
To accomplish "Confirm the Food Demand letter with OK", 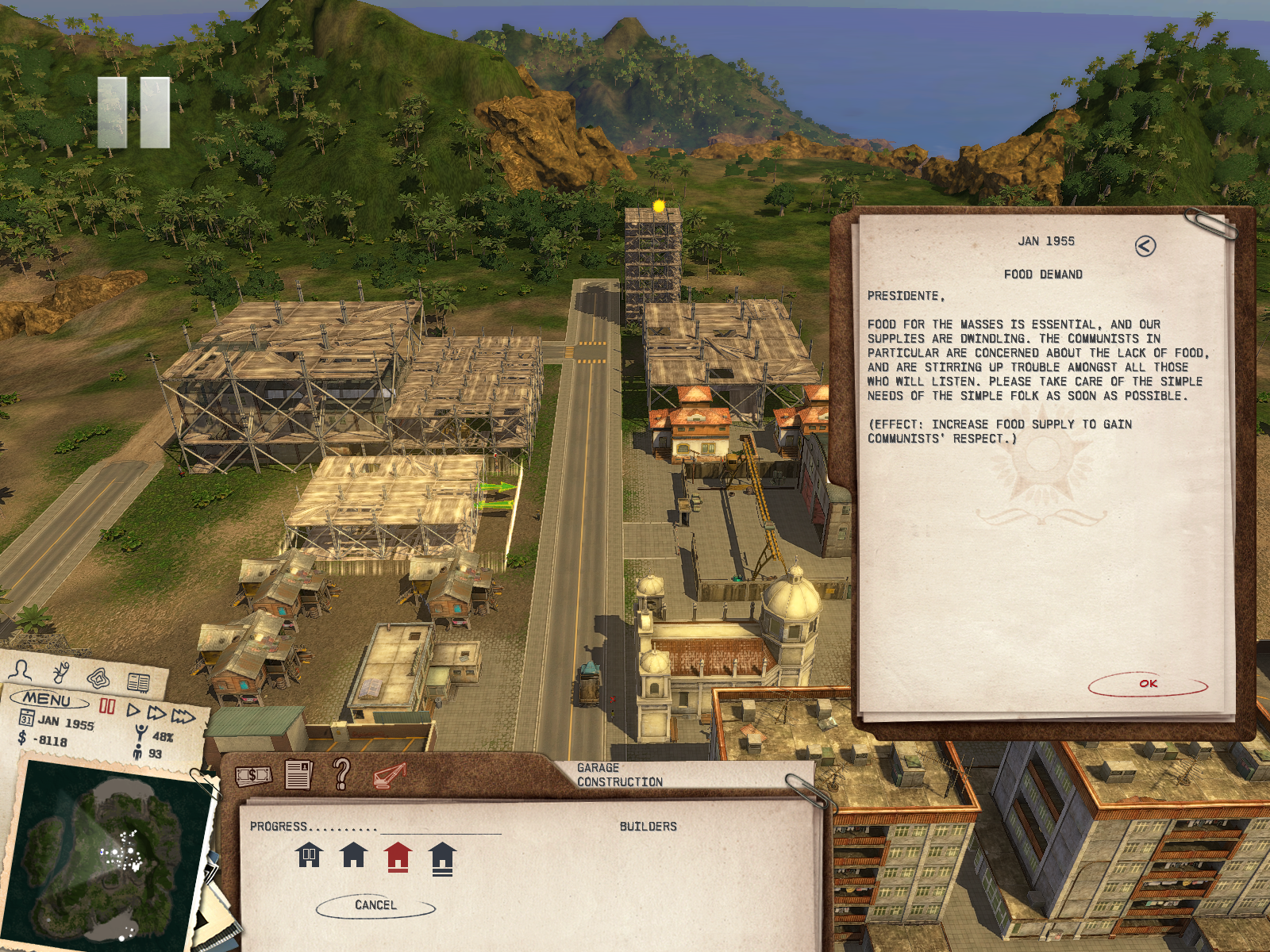I will [x=1148, y=684].
